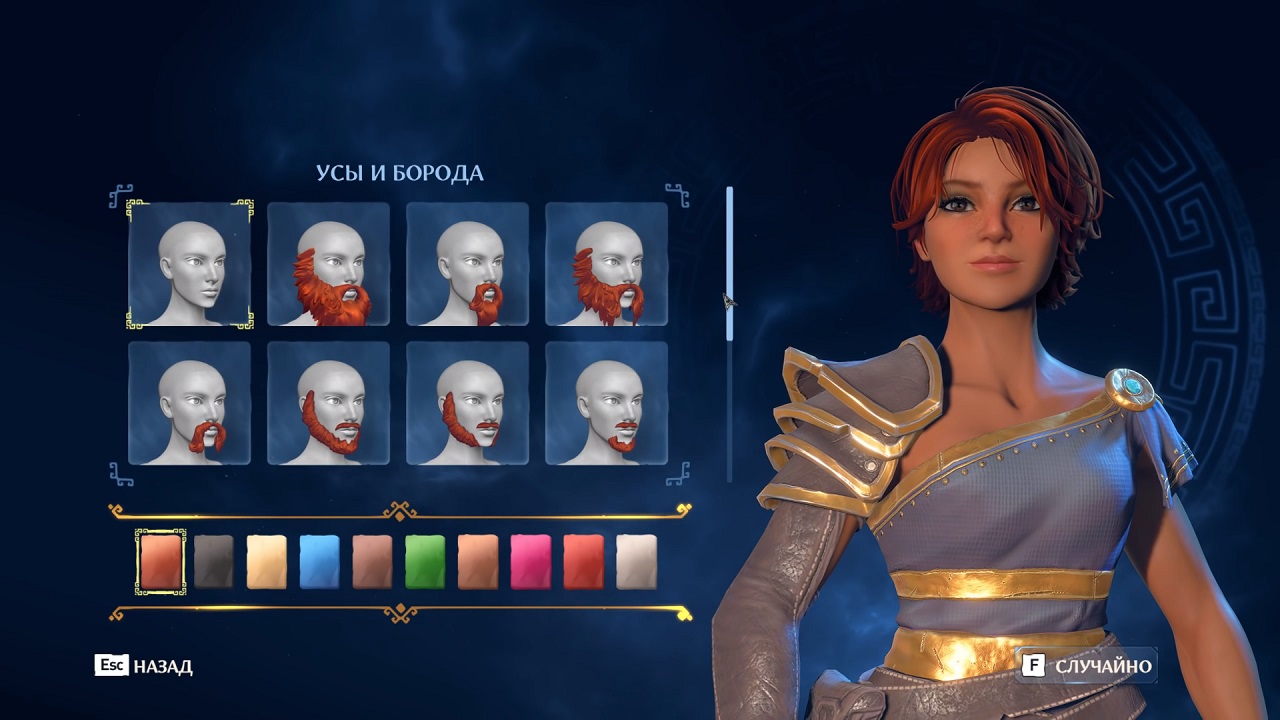
Task: Select the blue beard color
Action: [319, 558]
